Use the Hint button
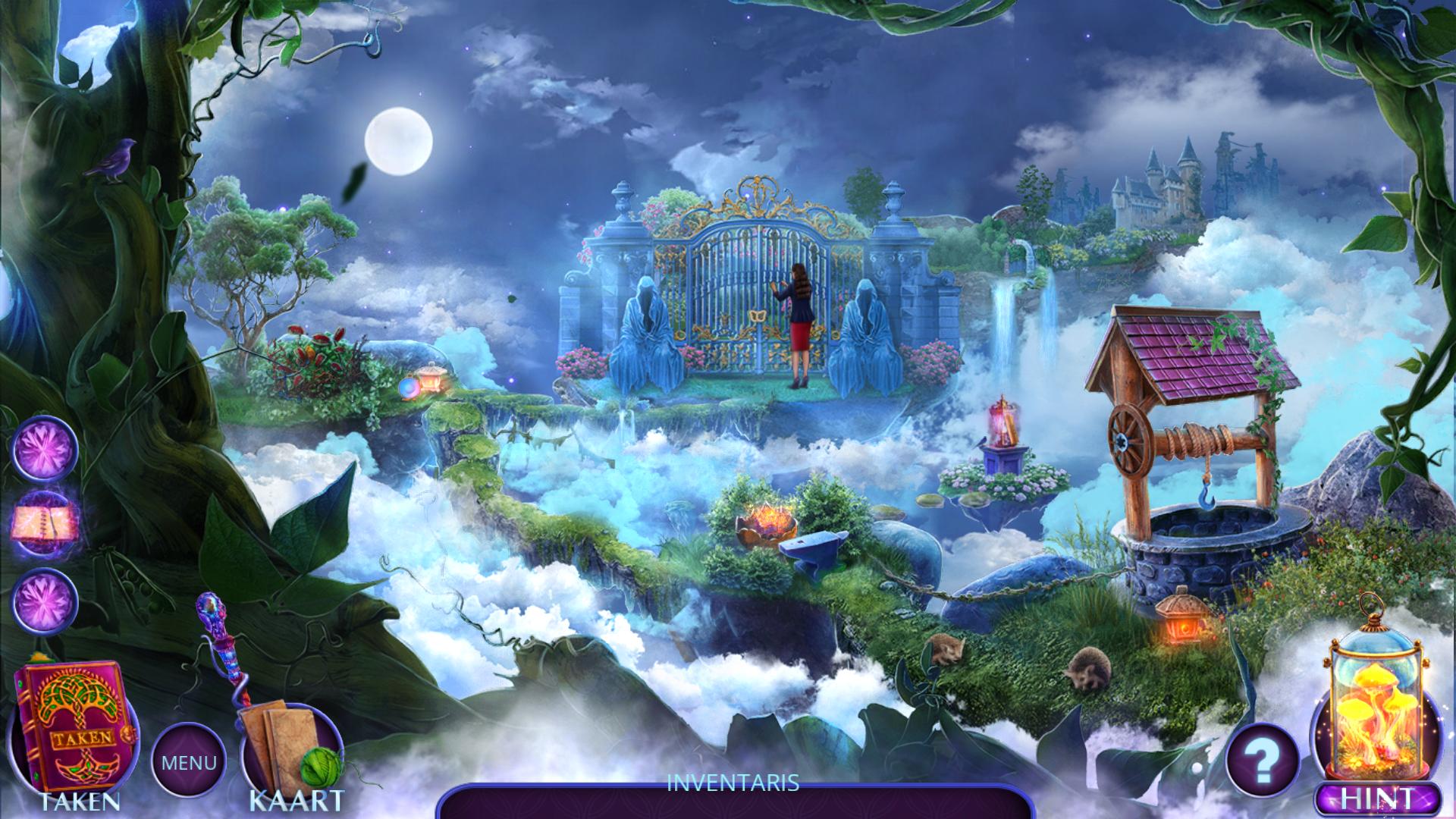The width and height of the screenshot is (1456, 819). pyautogui.click(x=1377, y=799)
